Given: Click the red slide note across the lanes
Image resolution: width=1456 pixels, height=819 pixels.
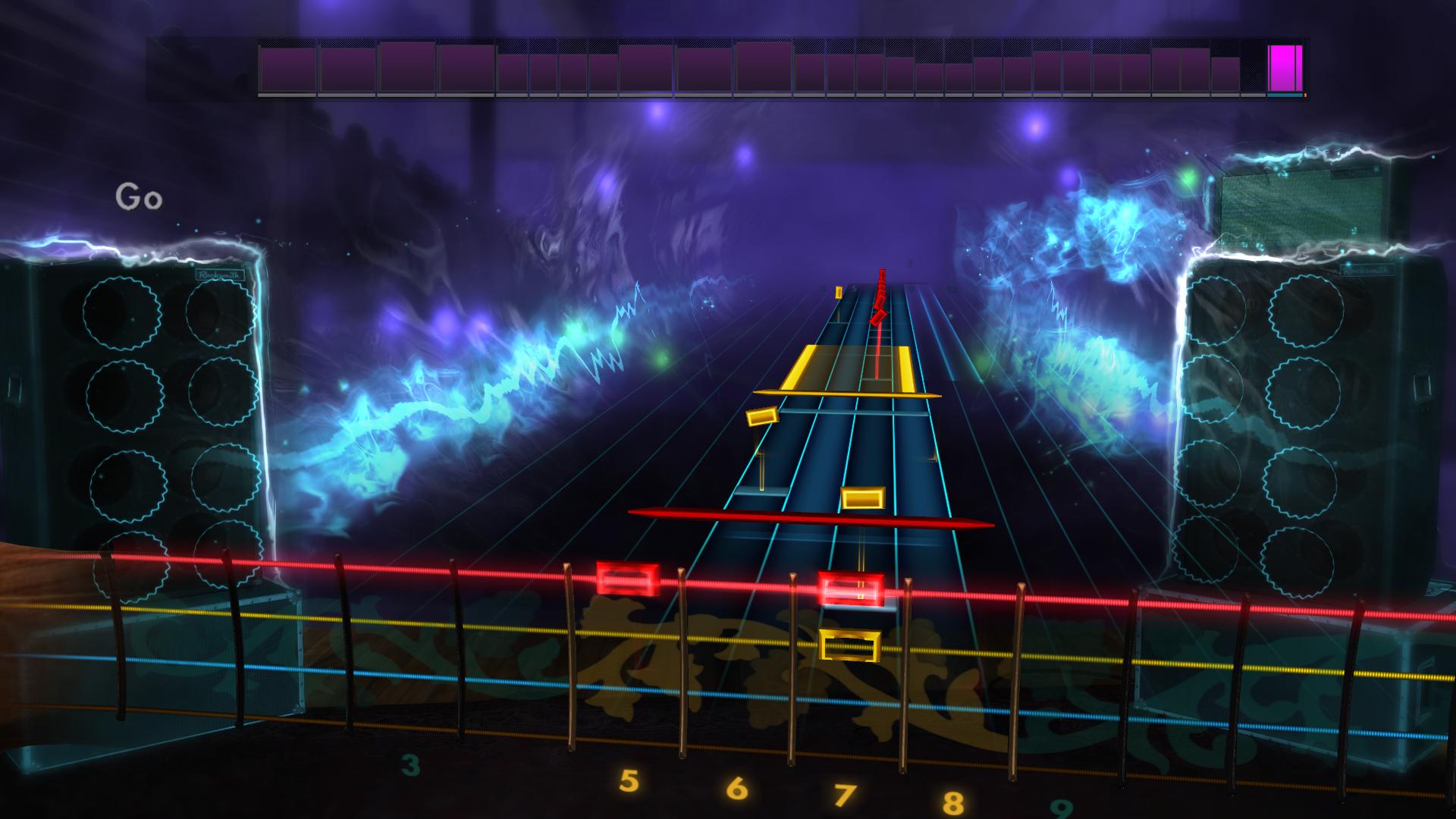Looking at the screenshot, I should pyautogui.click(x=811, y=519).
